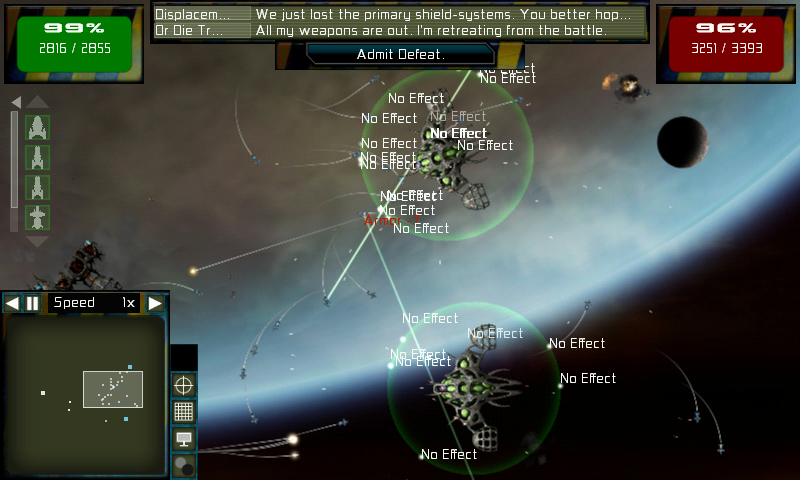Select the second ship in fleet list
The height and width of the screenshot is (480, 800).
pyautogui.click(x=37, y=158)
